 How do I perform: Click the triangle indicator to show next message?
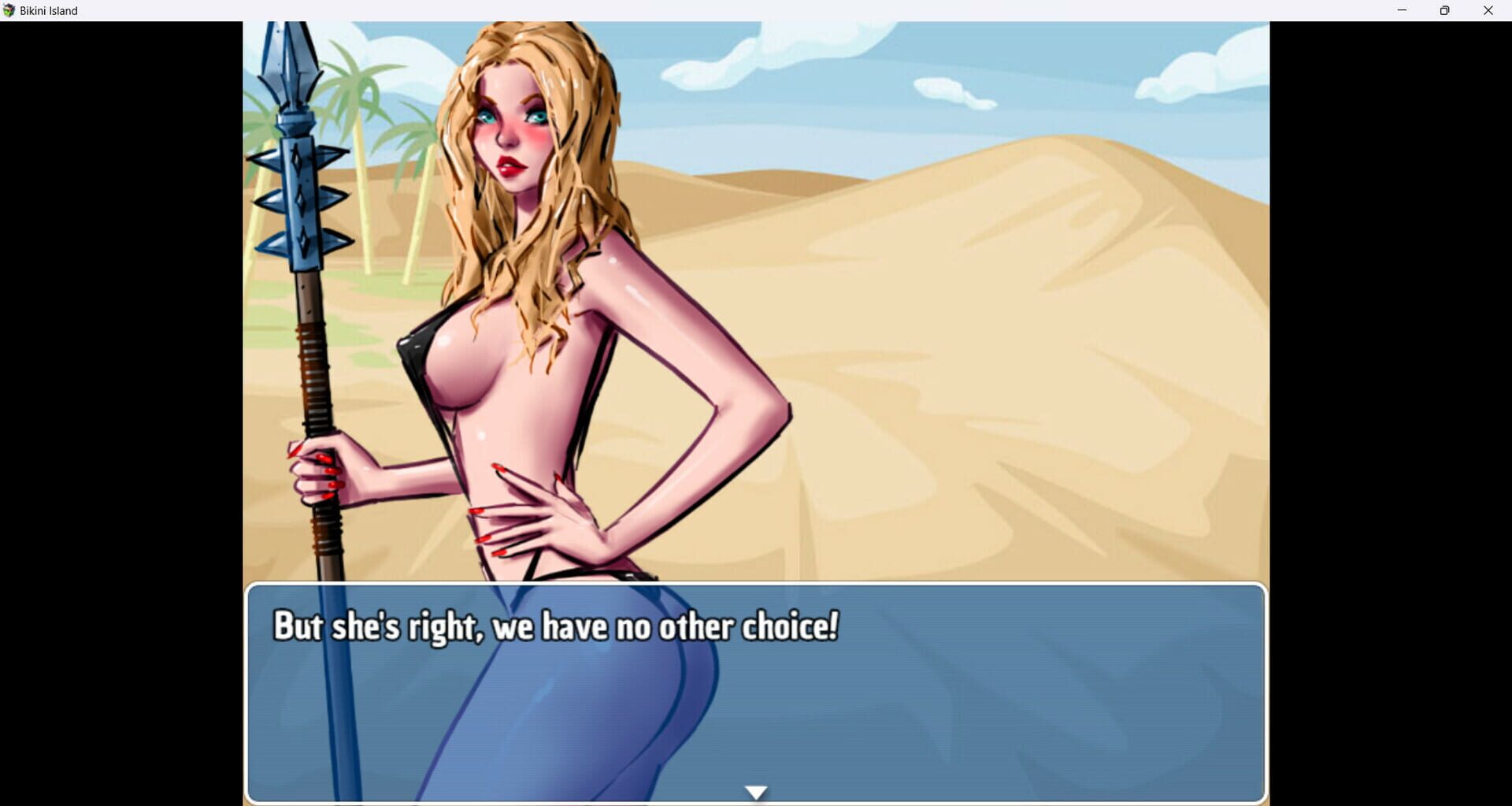click(x=755, y=790)
